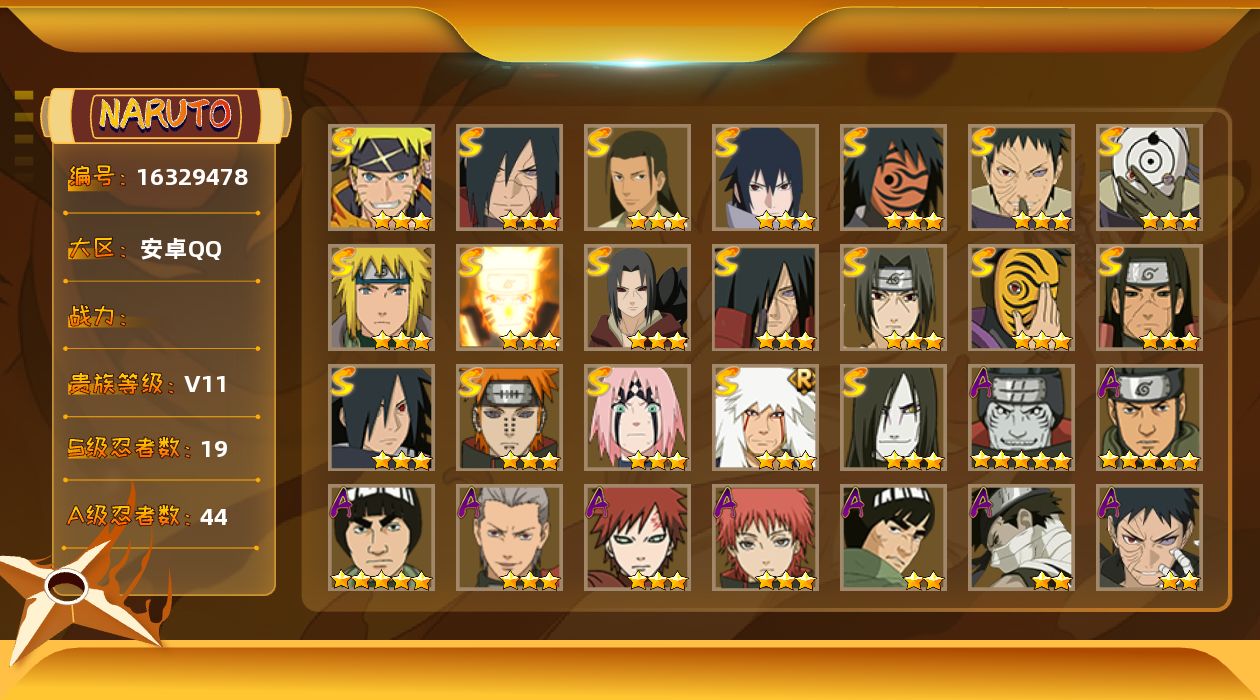Choose the bandage-faced Zabuza portrait
The image size is (1260, 700).
coord(1021,538)
